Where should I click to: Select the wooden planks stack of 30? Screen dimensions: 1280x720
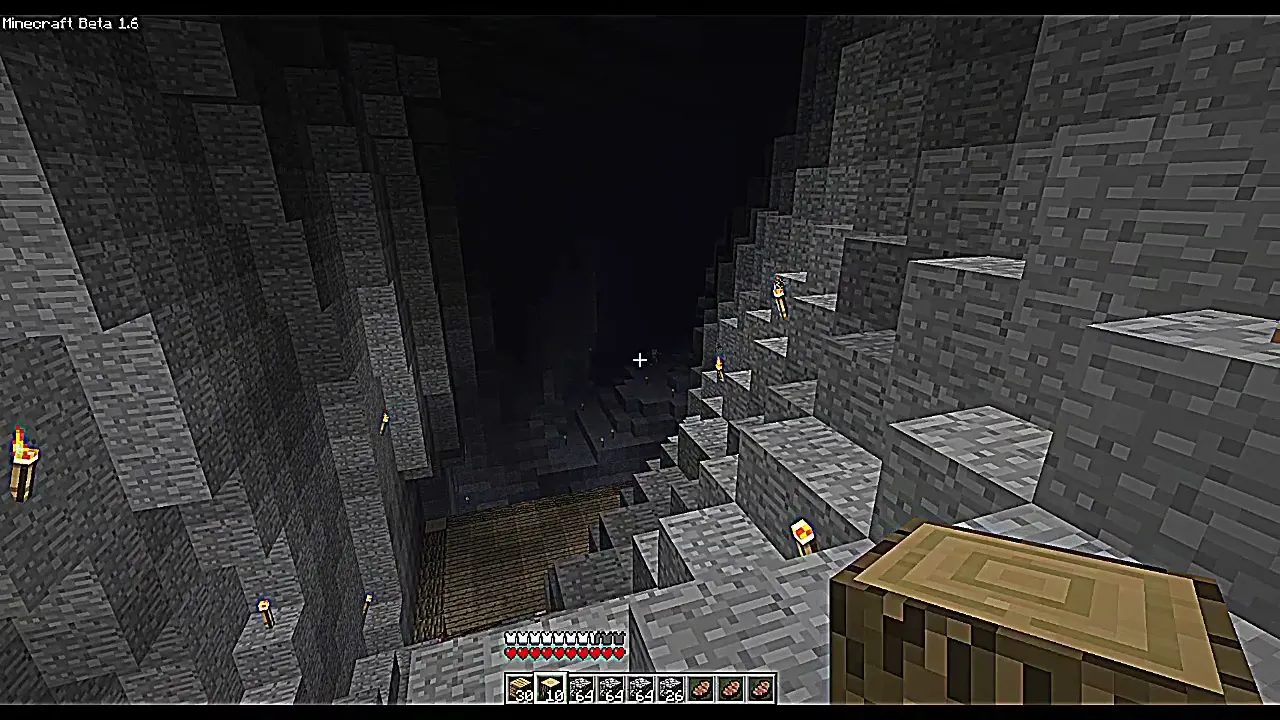[520, 688]
